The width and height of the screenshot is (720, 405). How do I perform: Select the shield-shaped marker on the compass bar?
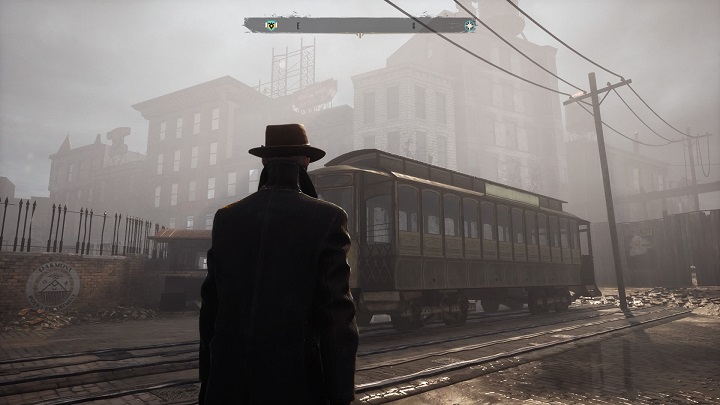click(x=270, y=25)
